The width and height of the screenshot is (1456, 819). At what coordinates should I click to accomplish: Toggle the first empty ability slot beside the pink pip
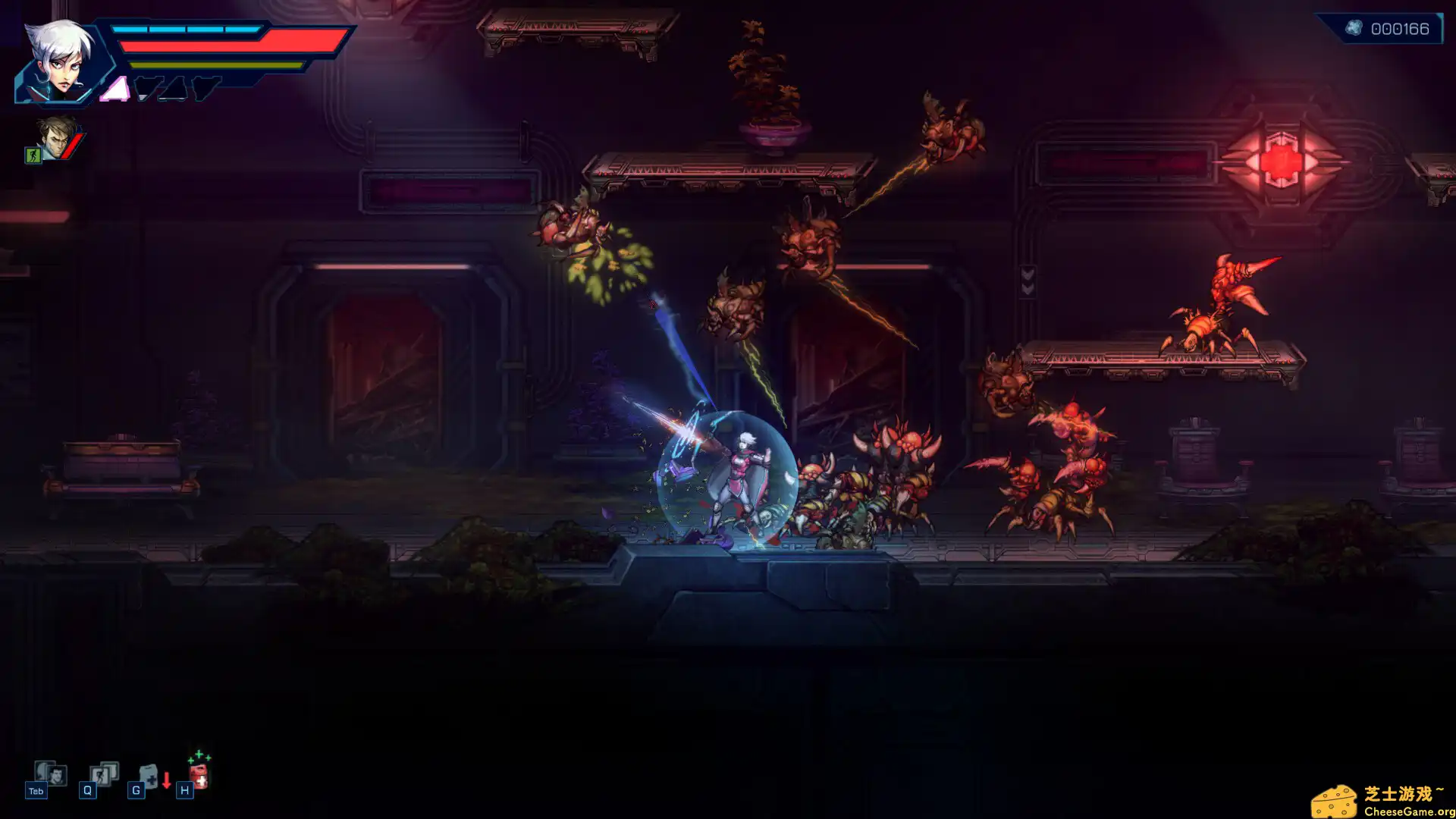point(149,88)
